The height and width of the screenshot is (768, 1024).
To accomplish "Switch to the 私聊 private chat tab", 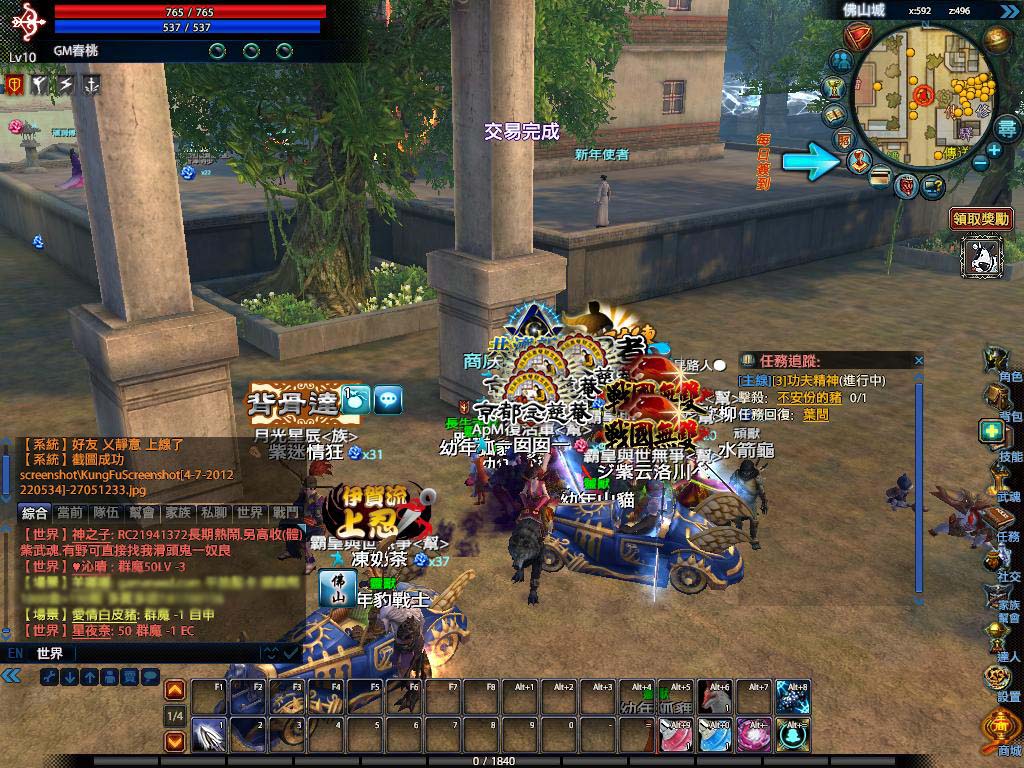I will tap(213, 512).
